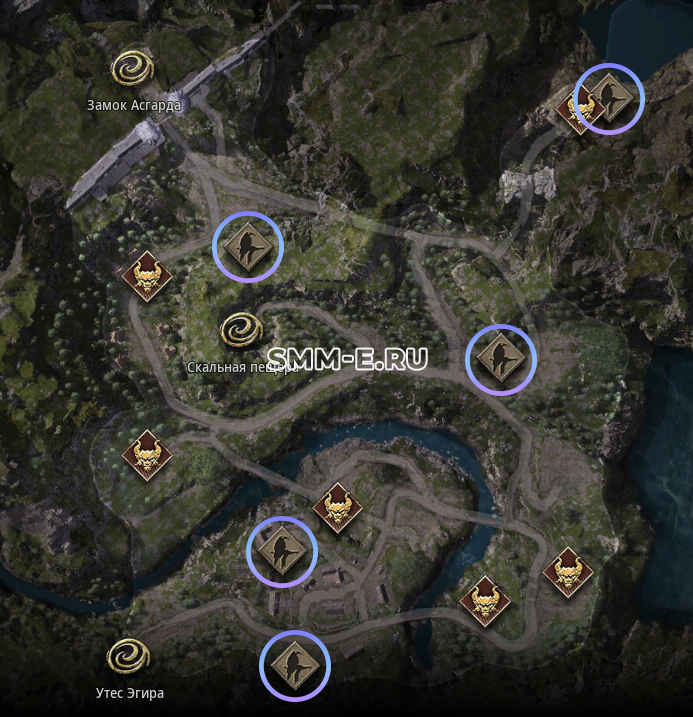Click the Скальная пещера spiral marker

241,330
